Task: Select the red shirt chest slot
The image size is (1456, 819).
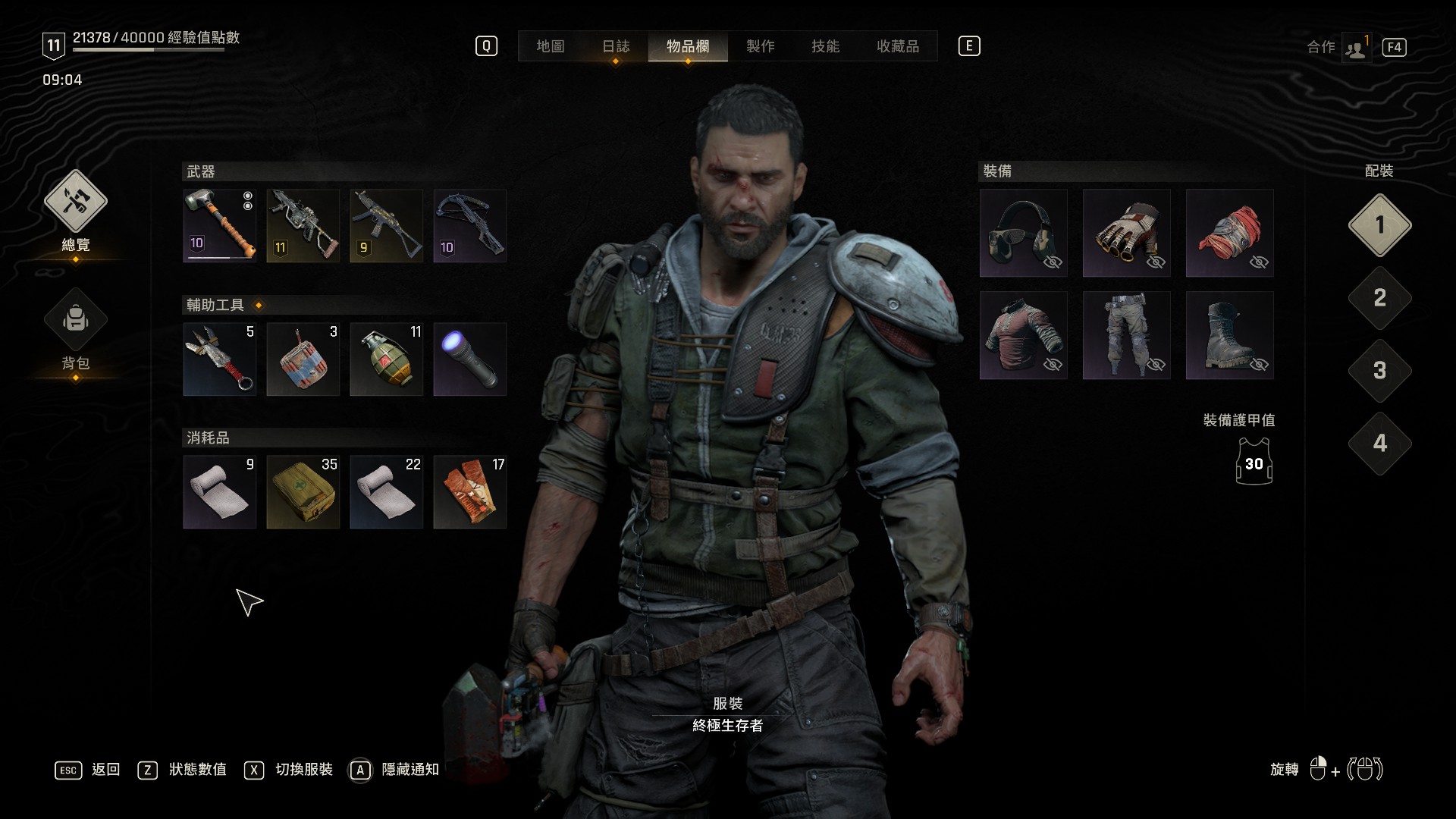Action: tap(1023, 335)
